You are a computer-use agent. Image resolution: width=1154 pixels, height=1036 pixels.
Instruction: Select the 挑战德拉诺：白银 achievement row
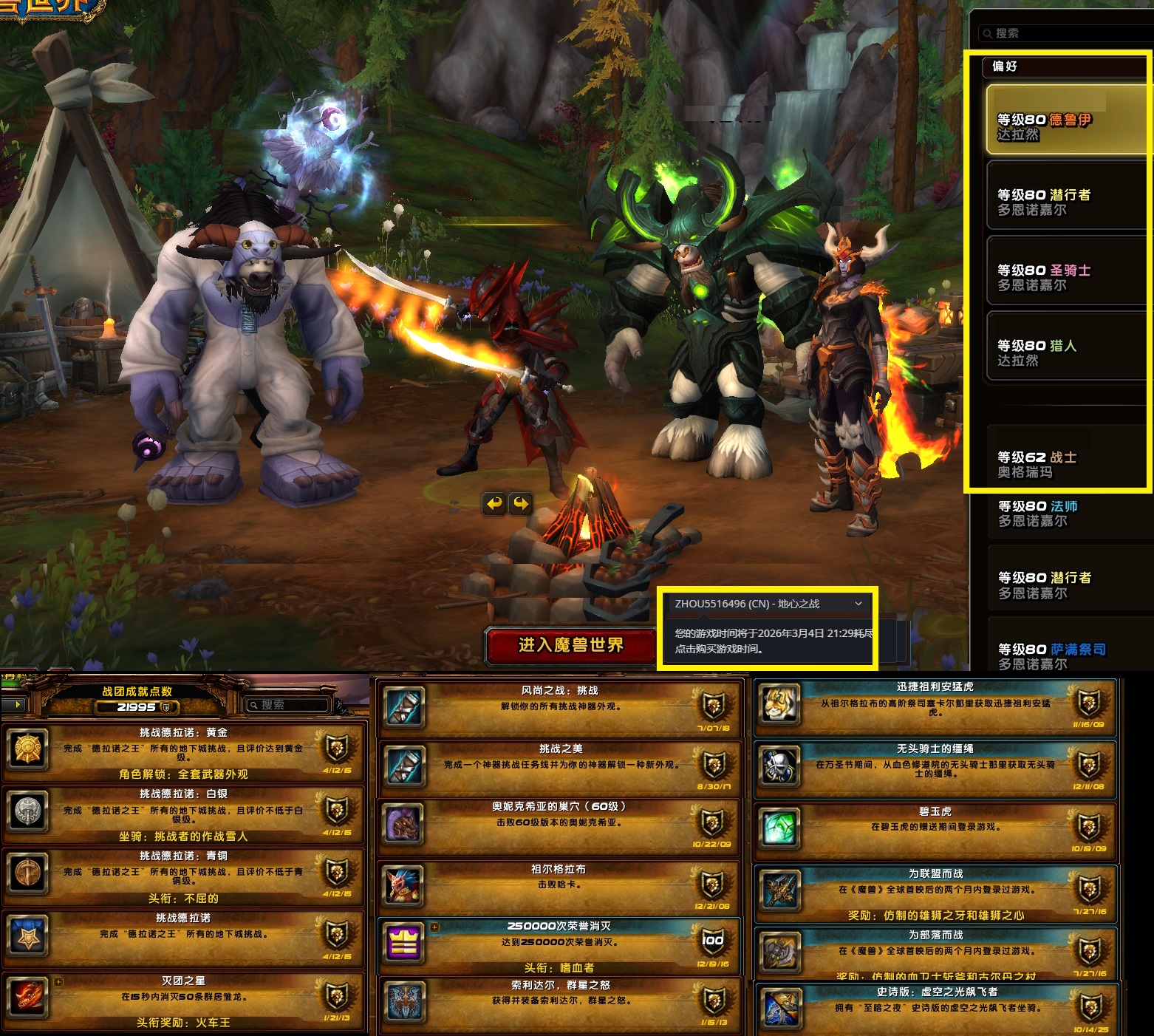[183, 814]
